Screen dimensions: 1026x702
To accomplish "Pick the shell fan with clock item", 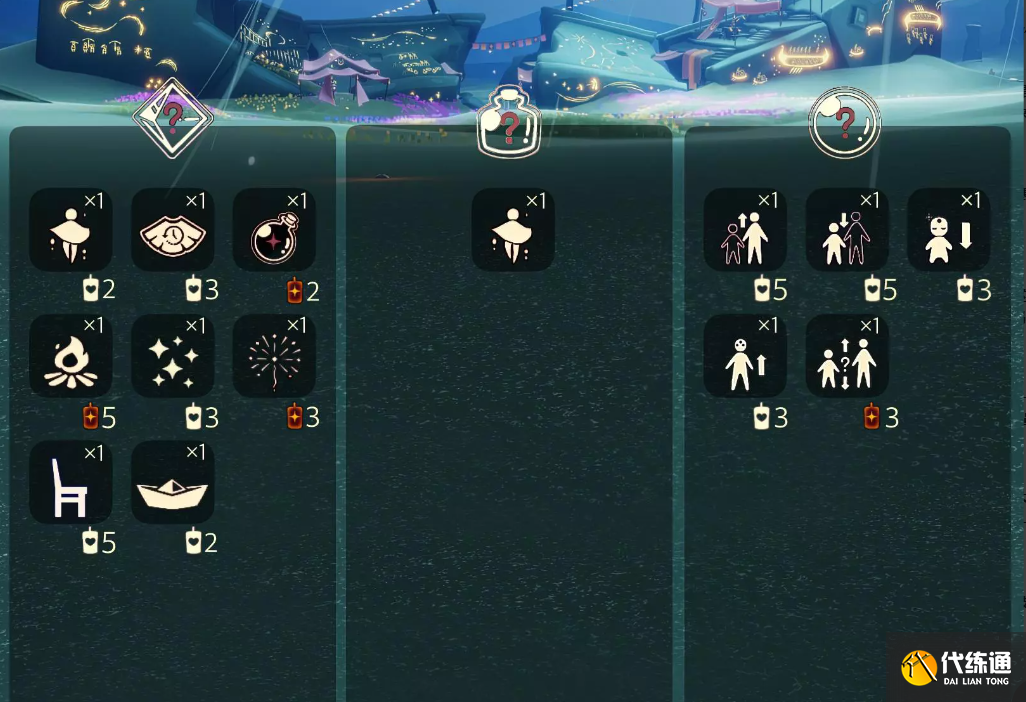I will point(172,230).
